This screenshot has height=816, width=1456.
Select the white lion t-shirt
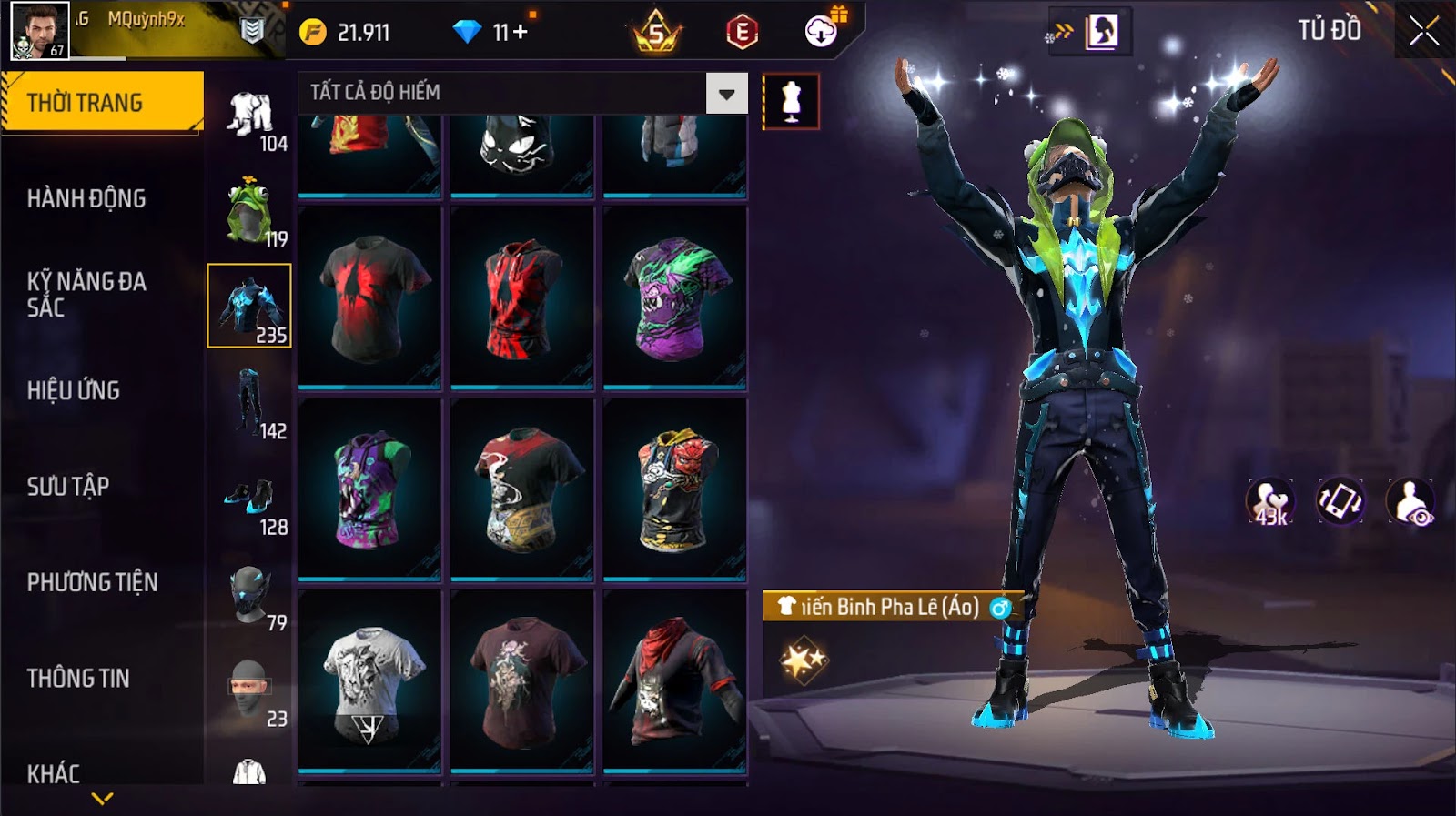(369, 680)
